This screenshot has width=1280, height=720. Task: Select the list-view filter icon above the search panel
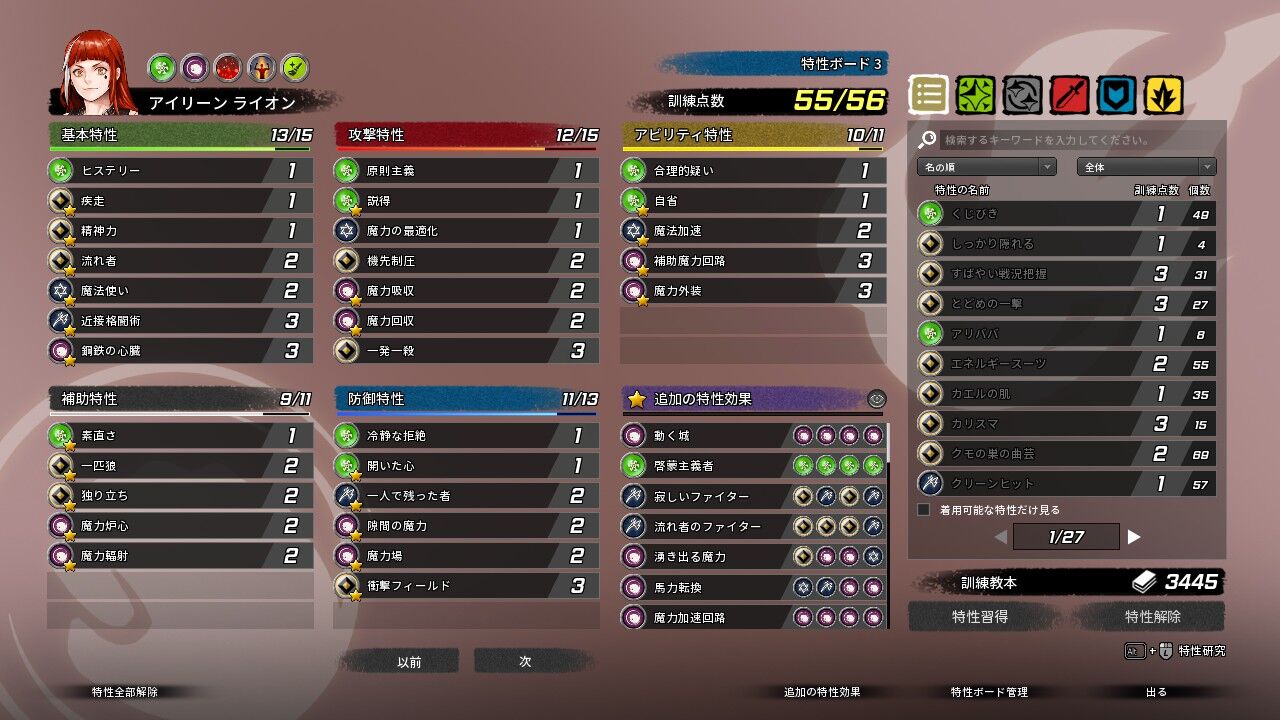(x=928, y=91)
